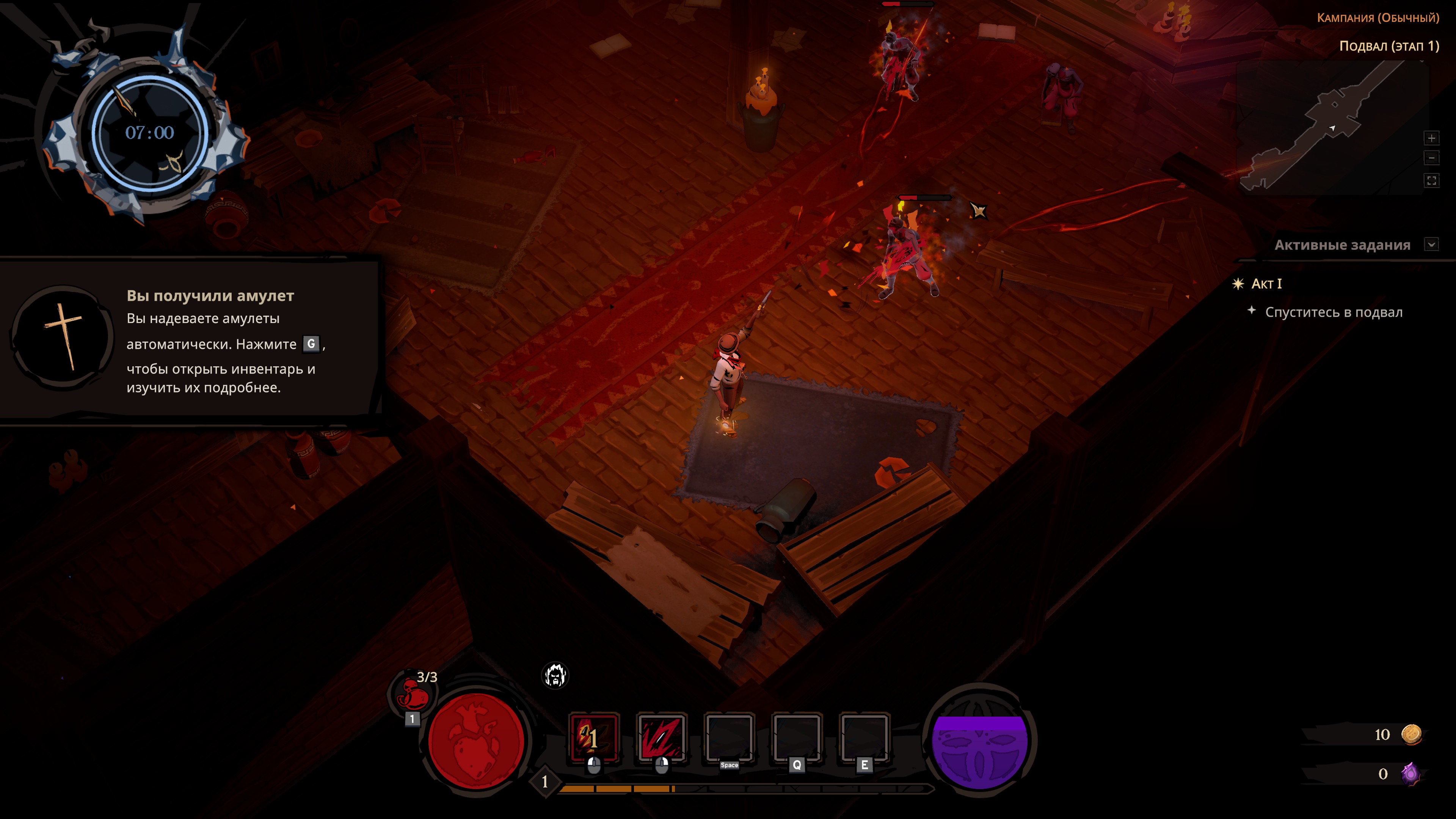Zoom in the minimap with plus button

point(1431,138)
